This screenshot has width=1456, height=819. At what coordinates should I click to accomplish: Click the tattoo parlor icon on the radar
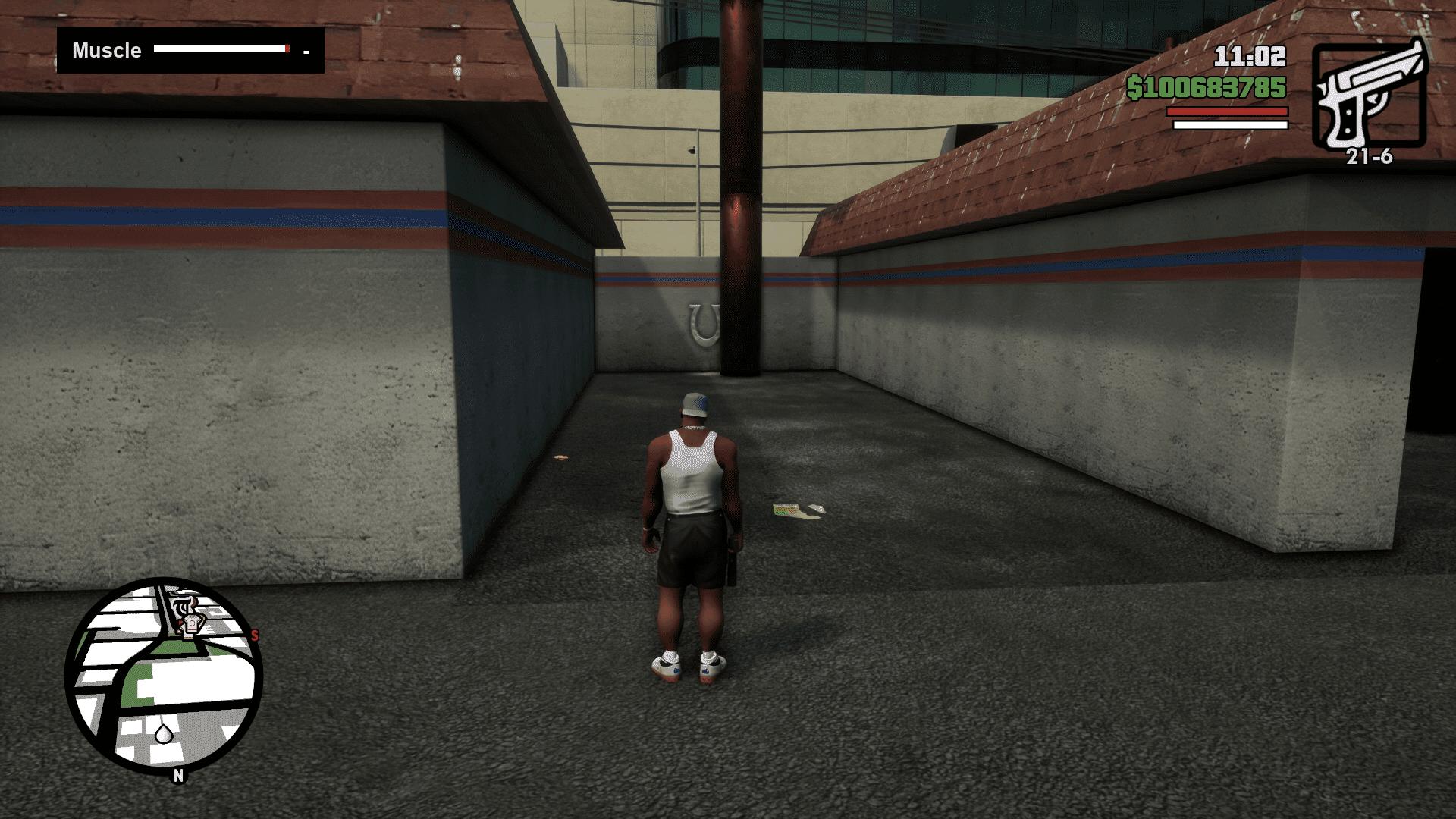pyautogui.click(x=183, y=604)
